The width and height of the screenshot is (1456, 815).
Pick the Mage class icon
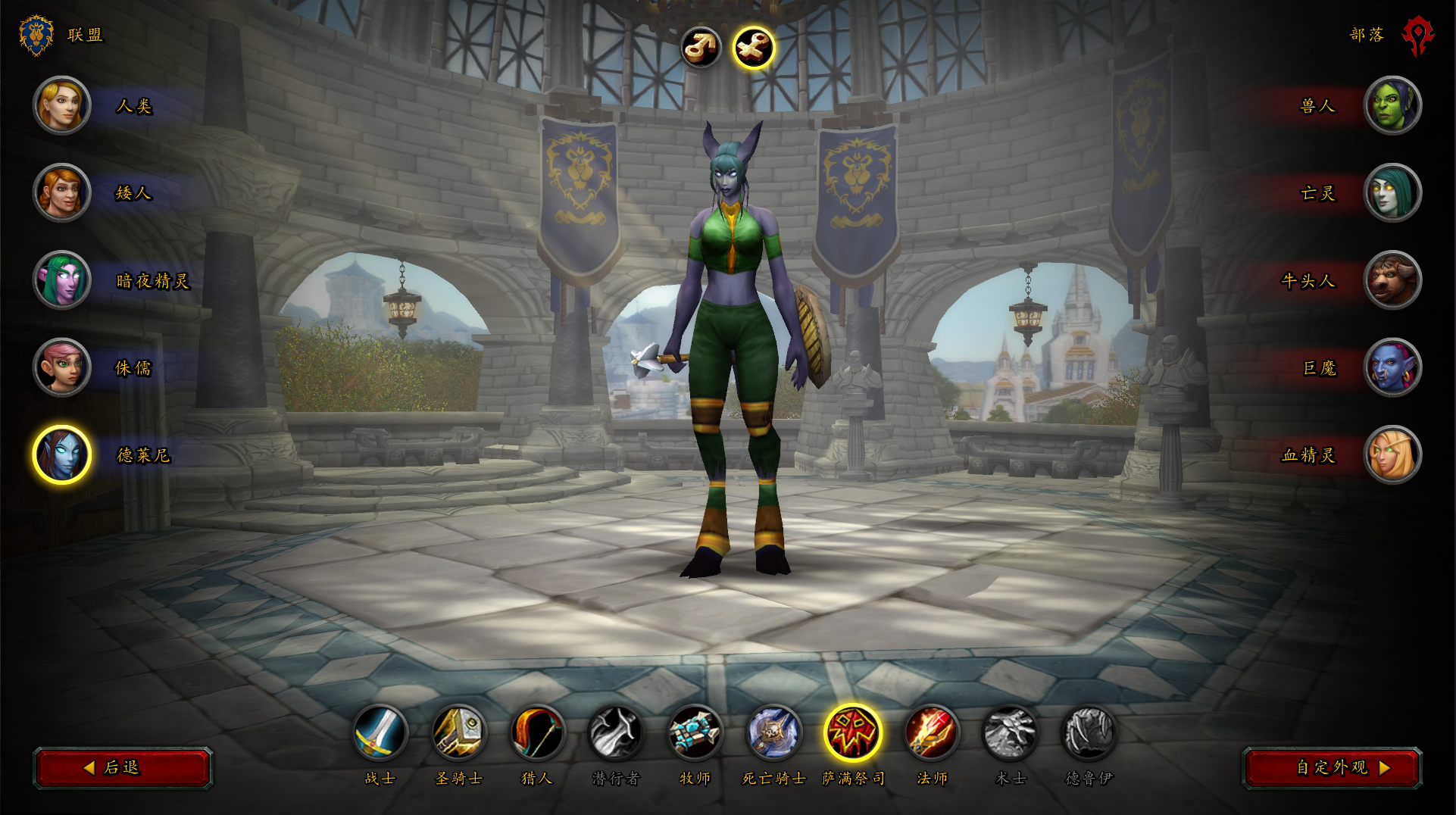point(932,732)
